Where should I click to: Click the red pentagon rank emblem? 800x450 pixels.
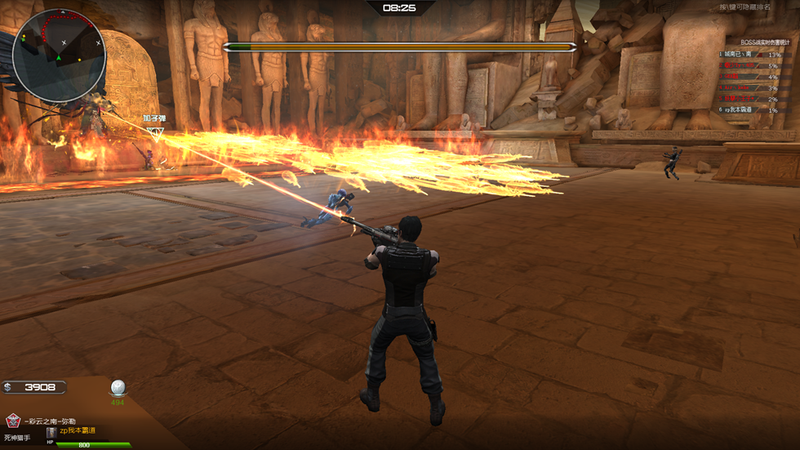coord(13,420)
